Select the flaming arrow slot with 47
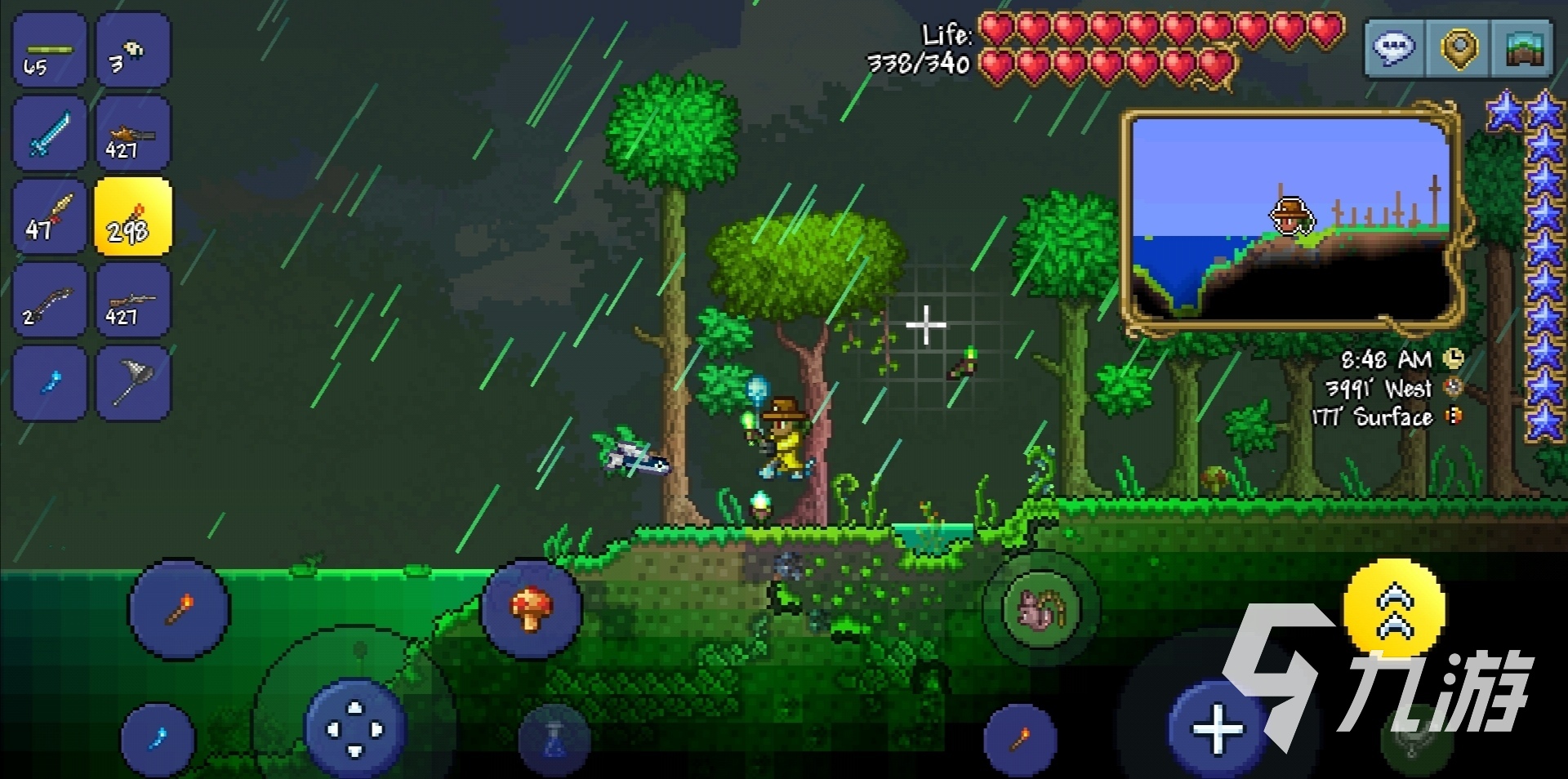 [49, 217]
